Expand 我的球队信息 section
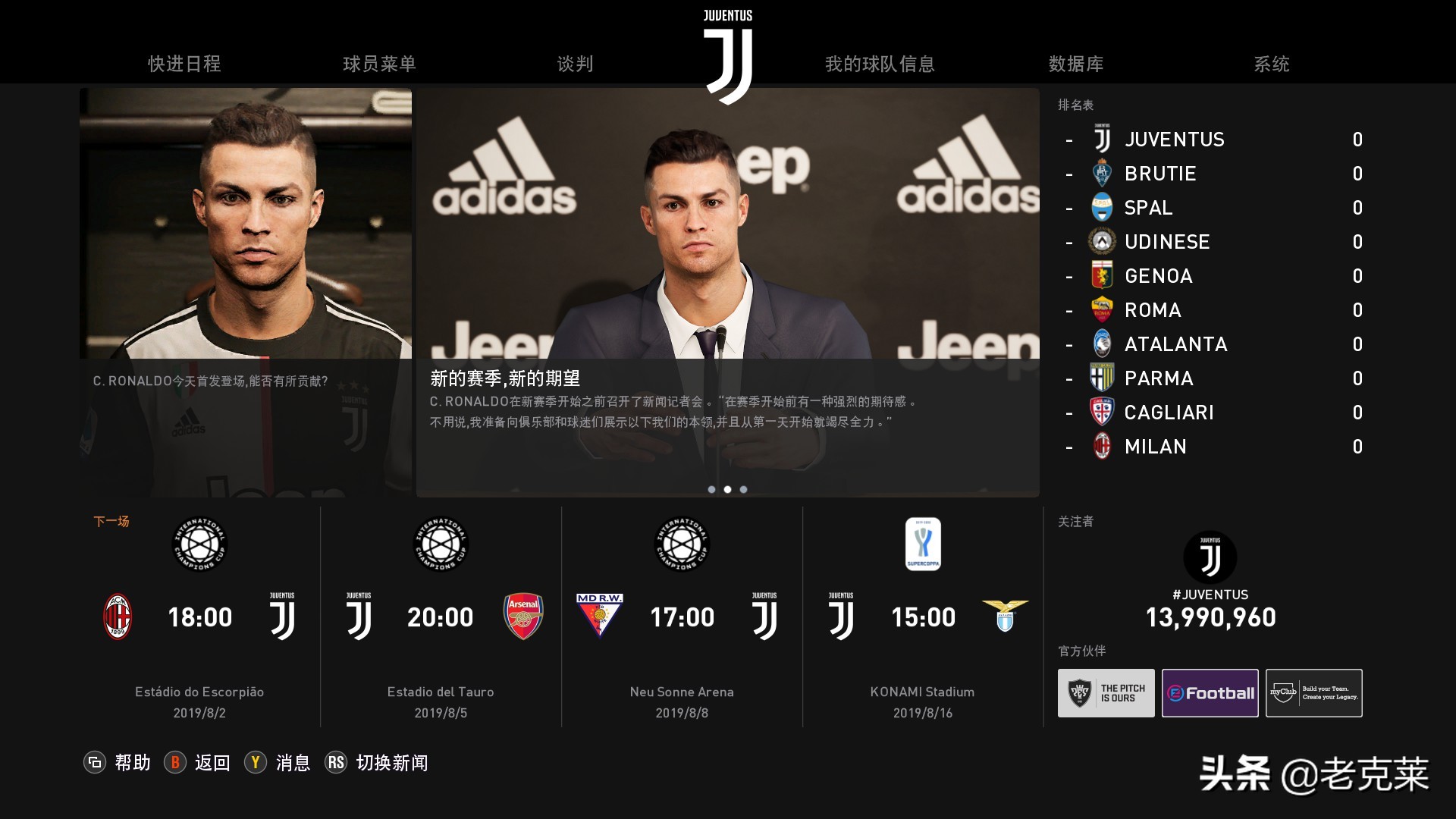Viewport: 1456px width, 819px height. tap(880, 64)
